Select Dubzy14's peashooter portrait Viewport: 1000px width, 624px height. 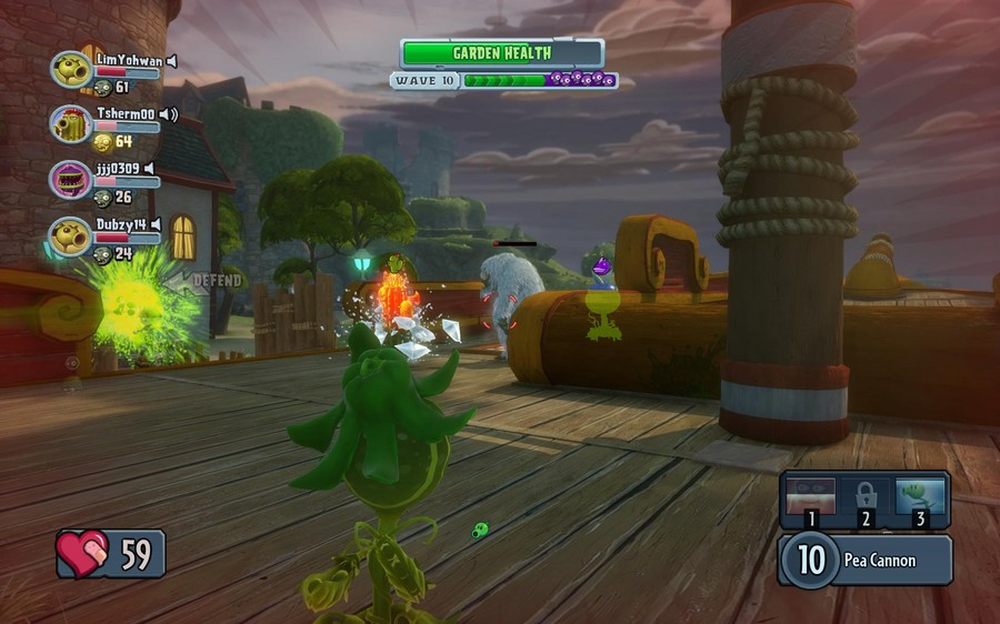pyautogui.click(x=71, y=236)
